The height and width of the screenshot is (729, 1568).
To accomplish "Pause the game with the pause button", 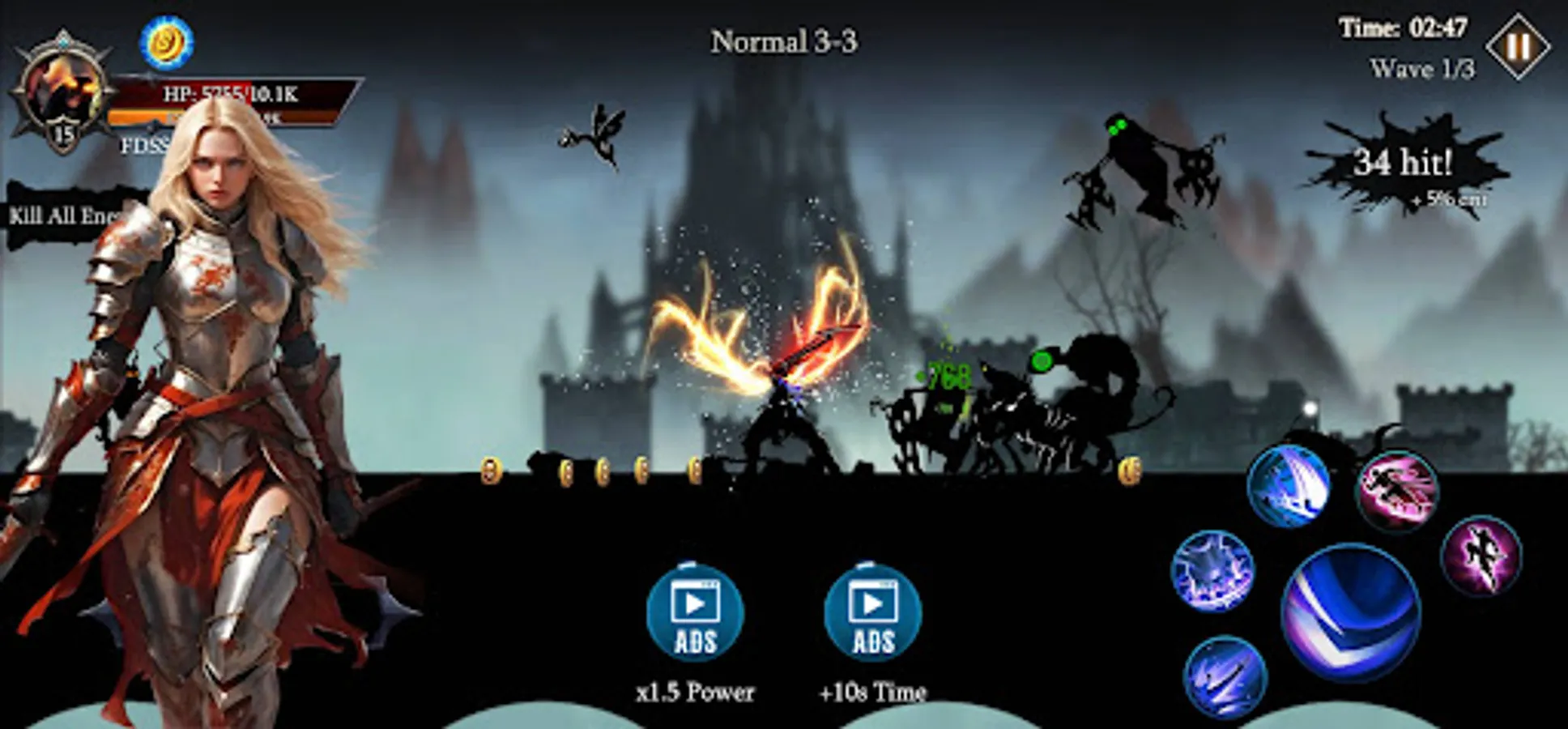I will pyautogui.click(x=1516, y=45).
